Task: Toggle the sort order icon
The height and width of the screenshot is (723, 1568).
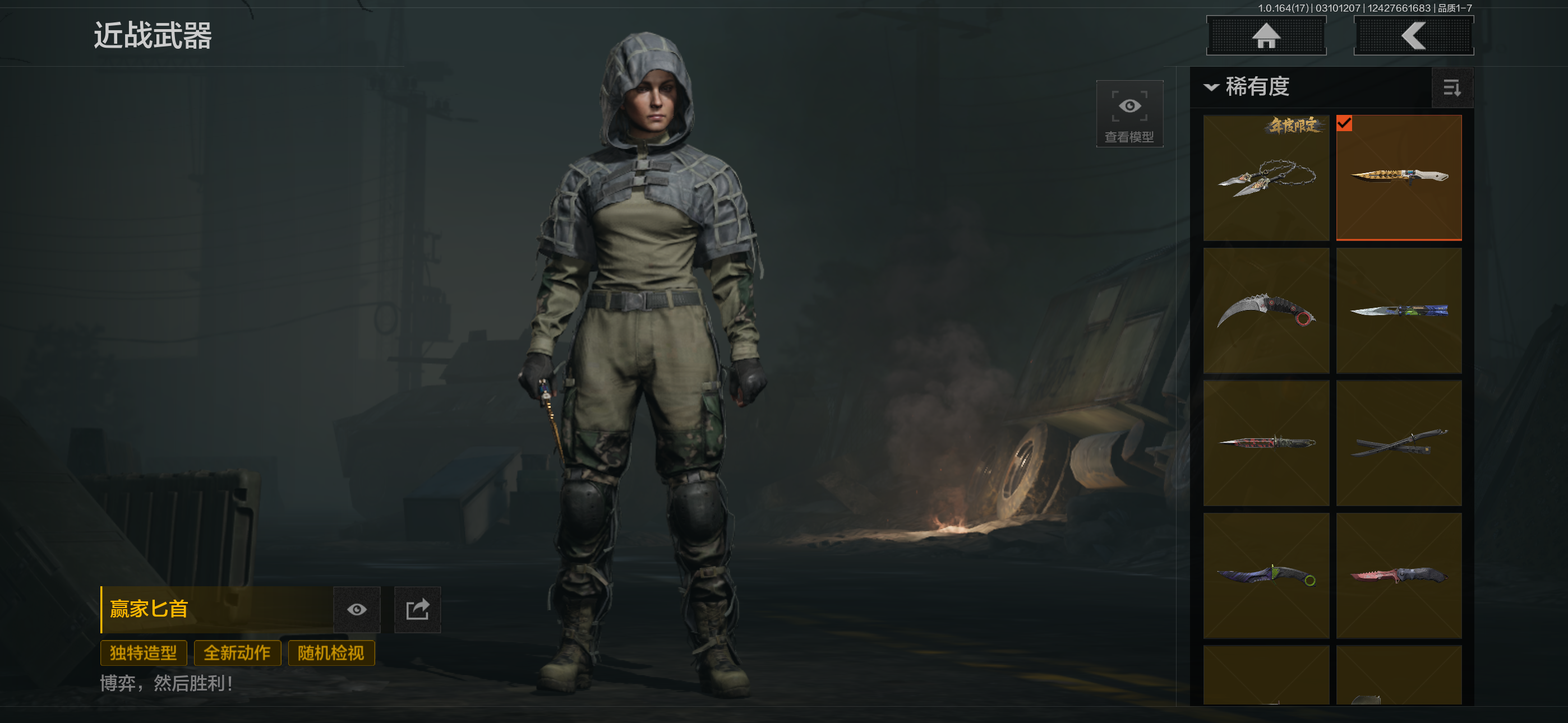Action: 1452,88
